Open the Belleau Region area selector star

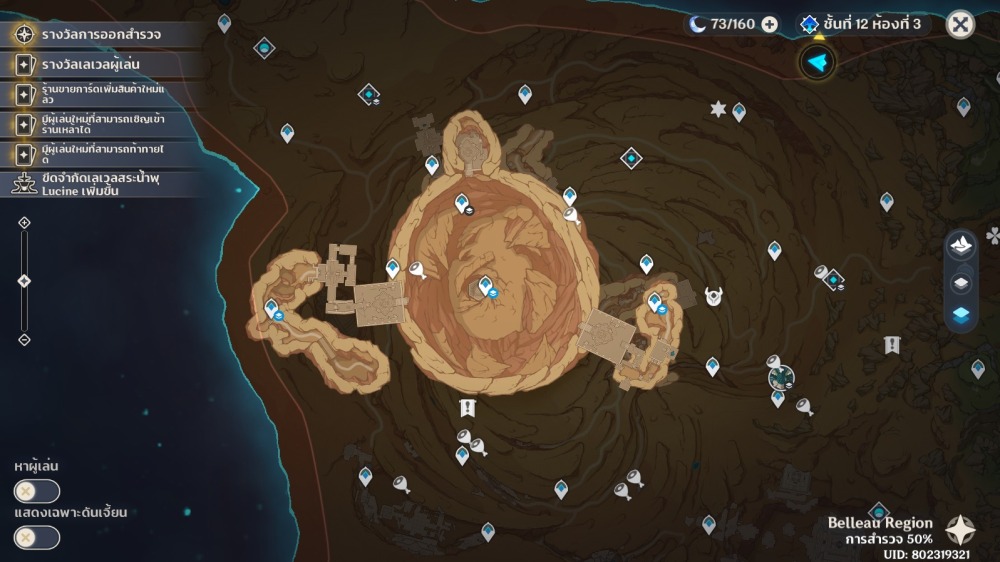[961, 529]
